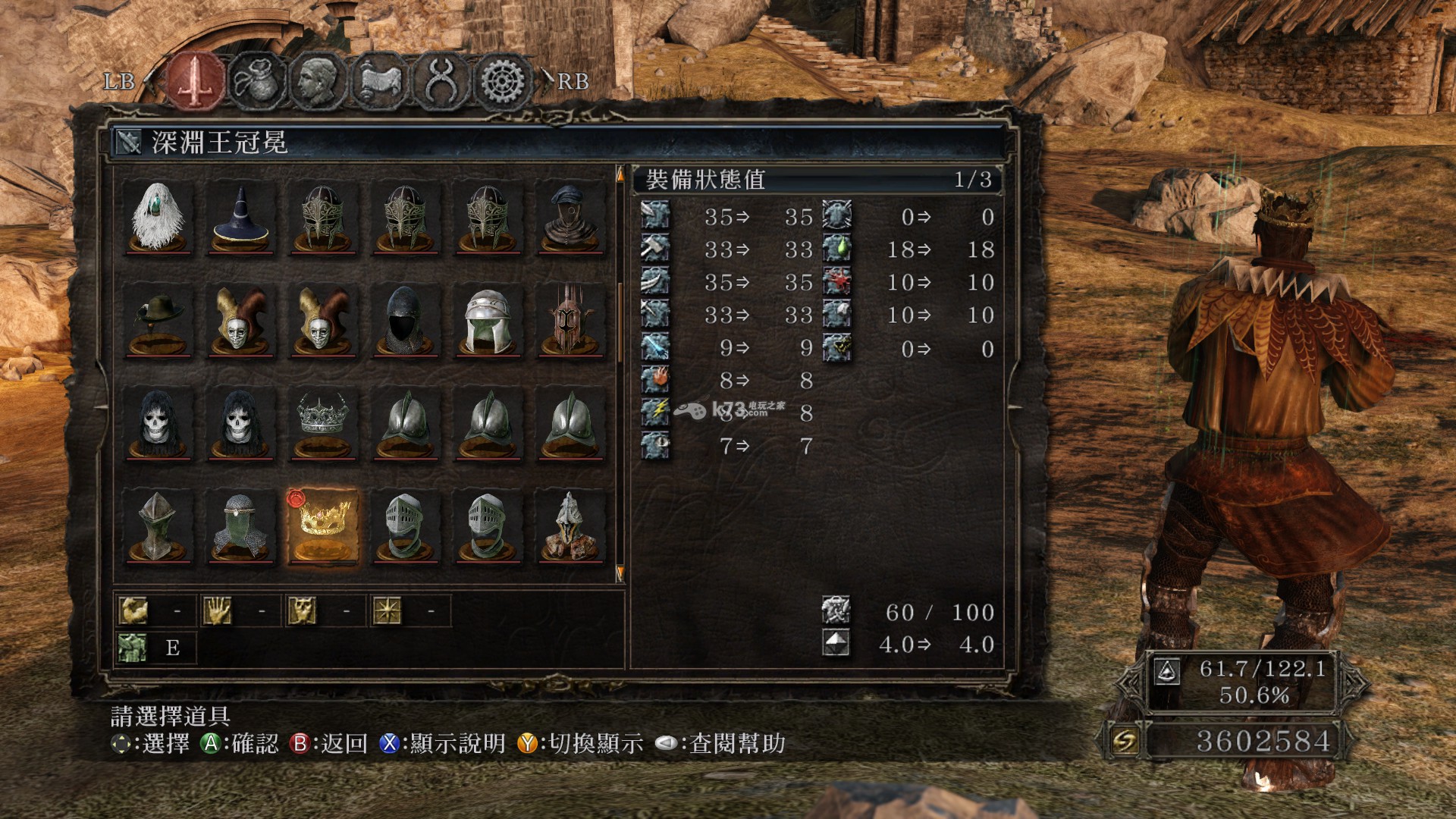Pick the green feathered hunter hat

[x=158, y=320]
